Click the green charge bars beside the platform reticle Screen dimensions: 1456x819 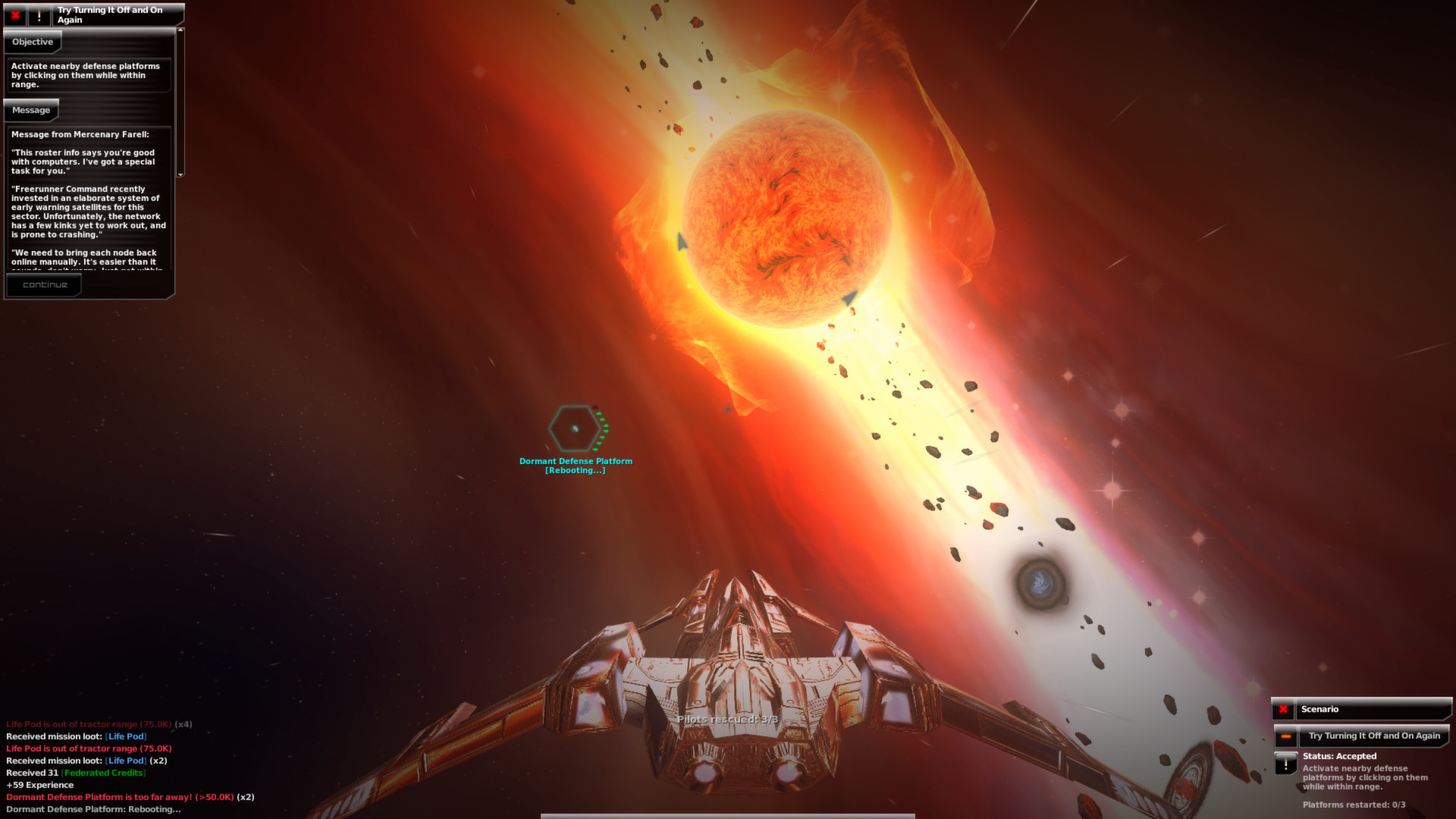pos(603,430)
